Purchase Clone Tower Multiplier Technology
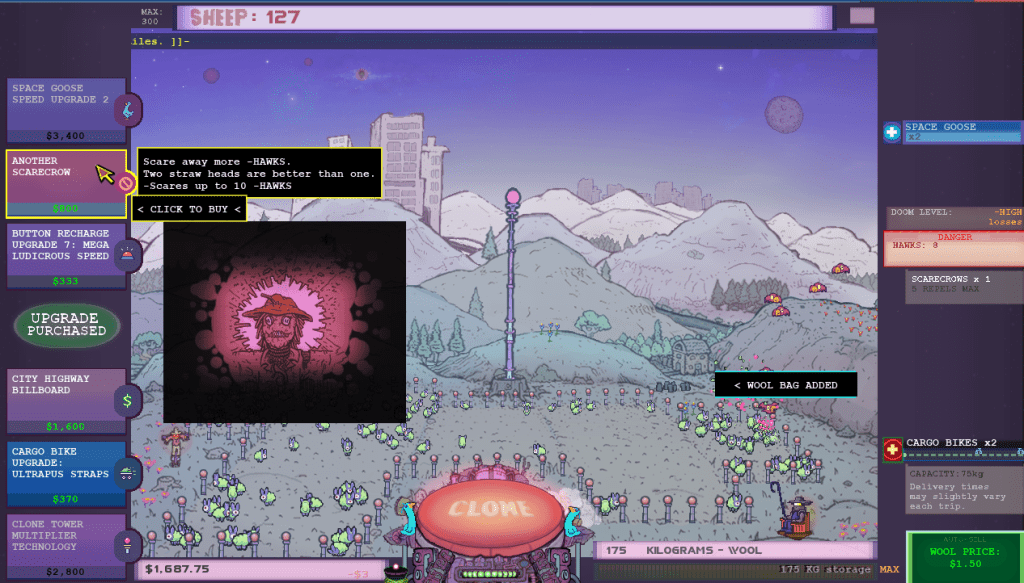The image size is (1024, 583). 66,546
